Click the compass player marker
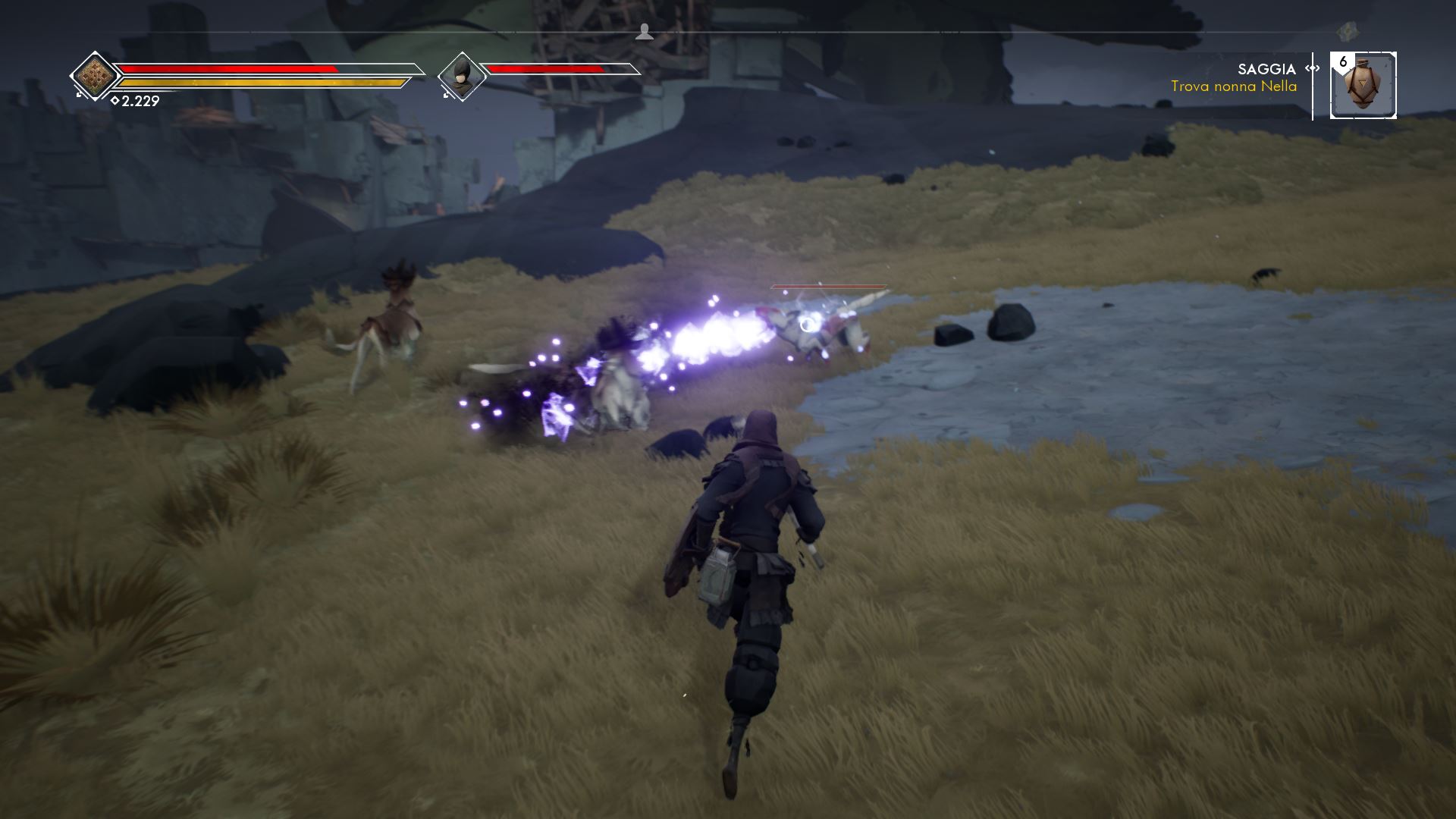 [x=645, y=31]
